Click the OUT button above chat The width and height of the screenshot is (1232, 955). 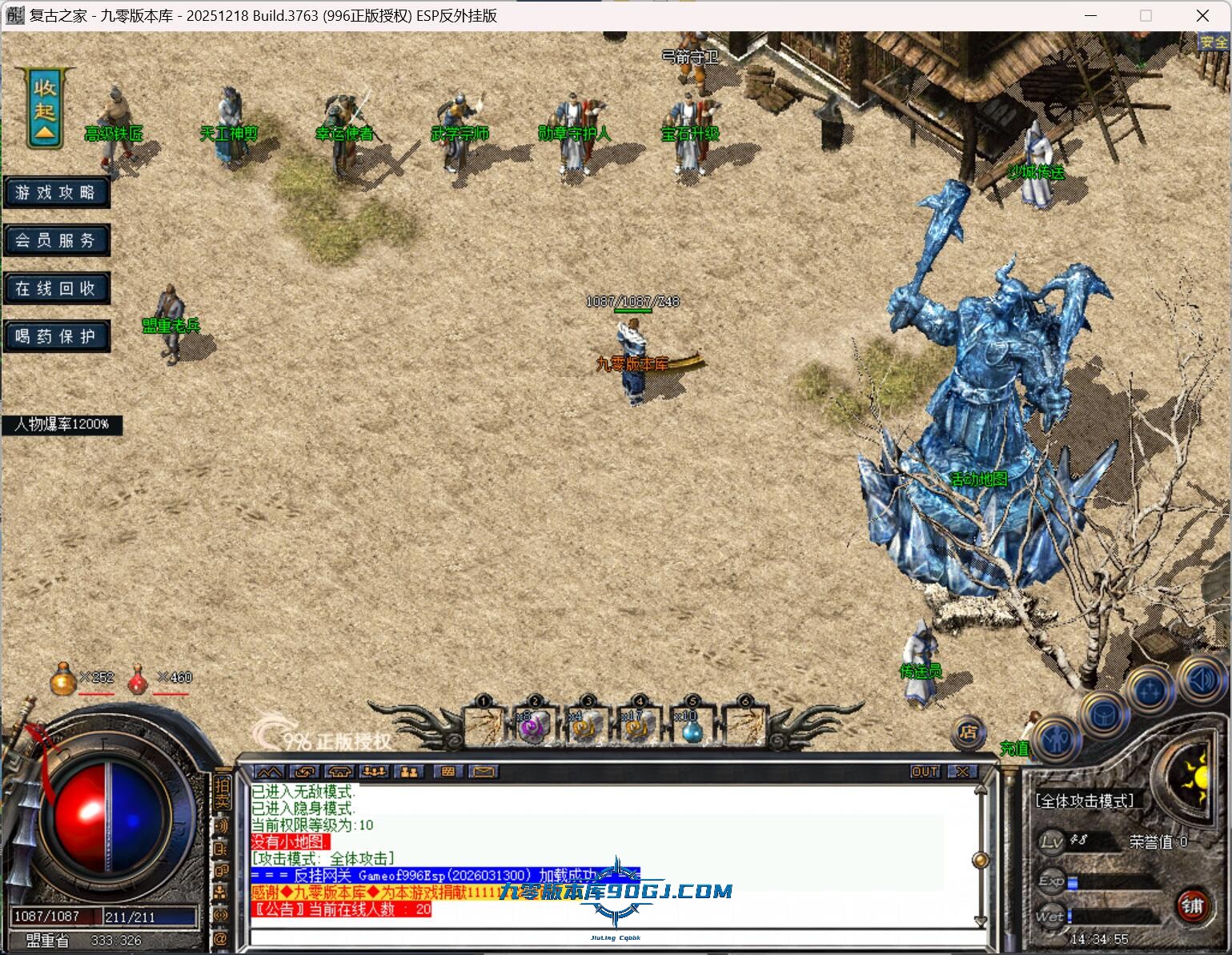[x=925, y=772]
